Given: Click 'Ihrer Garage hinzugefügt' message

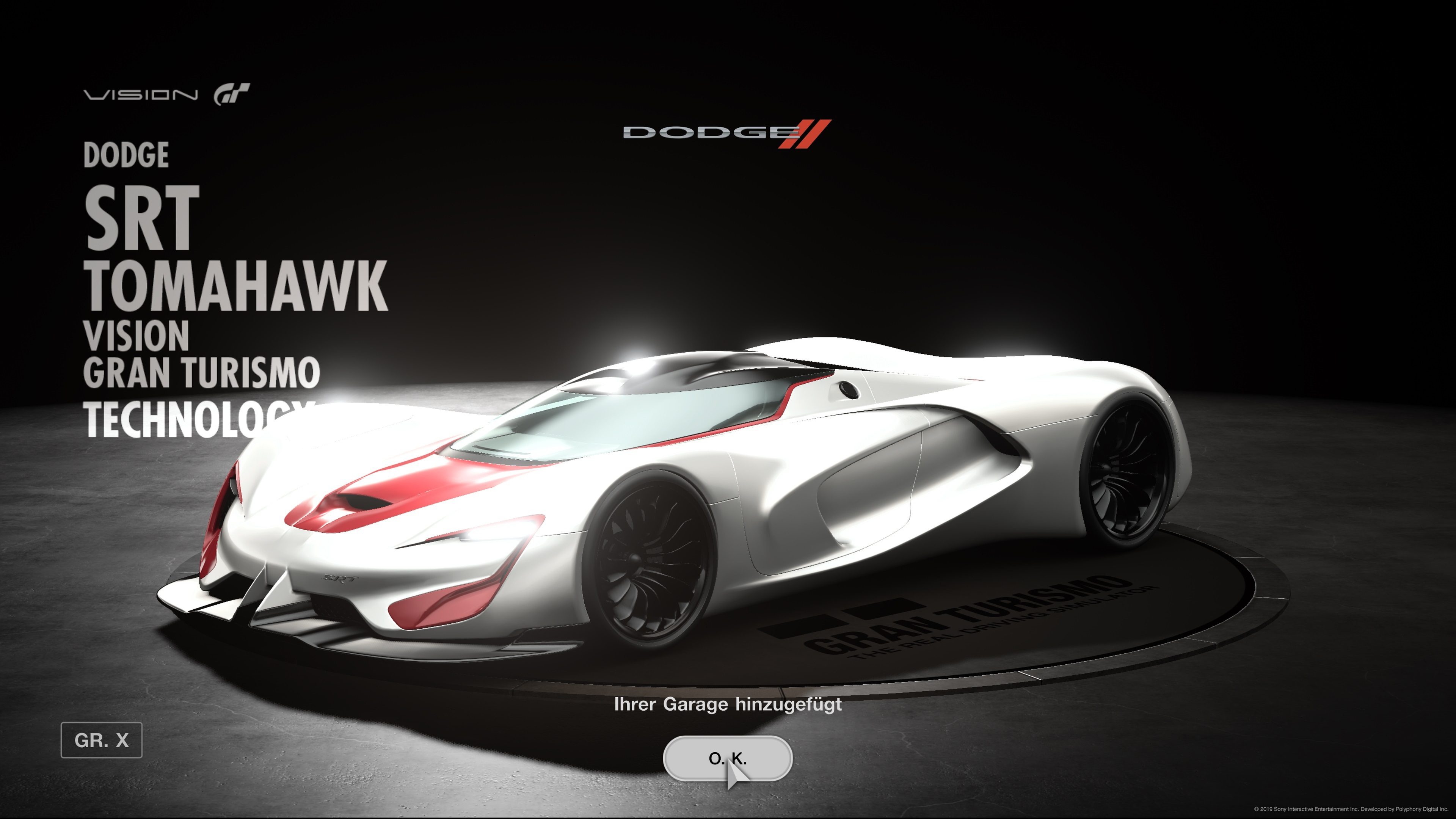Looking at the screenshot, I should (728, 705).
